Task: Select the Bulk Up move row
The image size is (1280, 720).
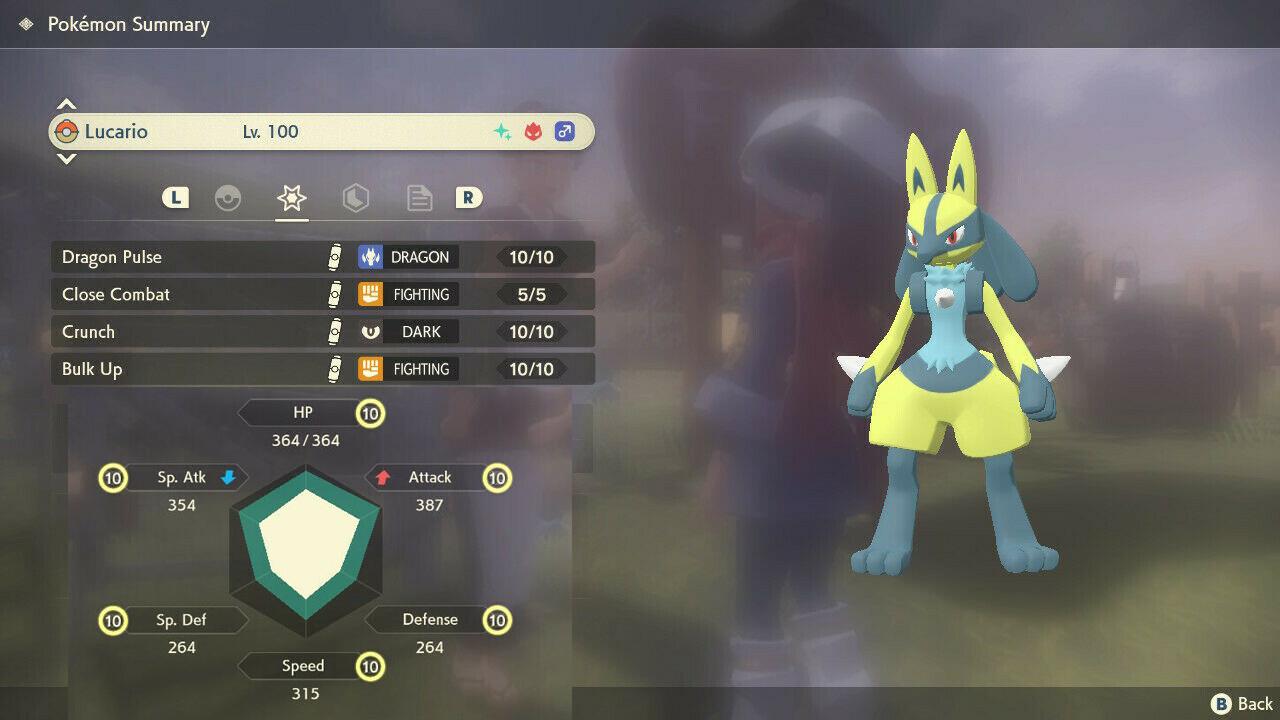Action: tap(200, 369)
